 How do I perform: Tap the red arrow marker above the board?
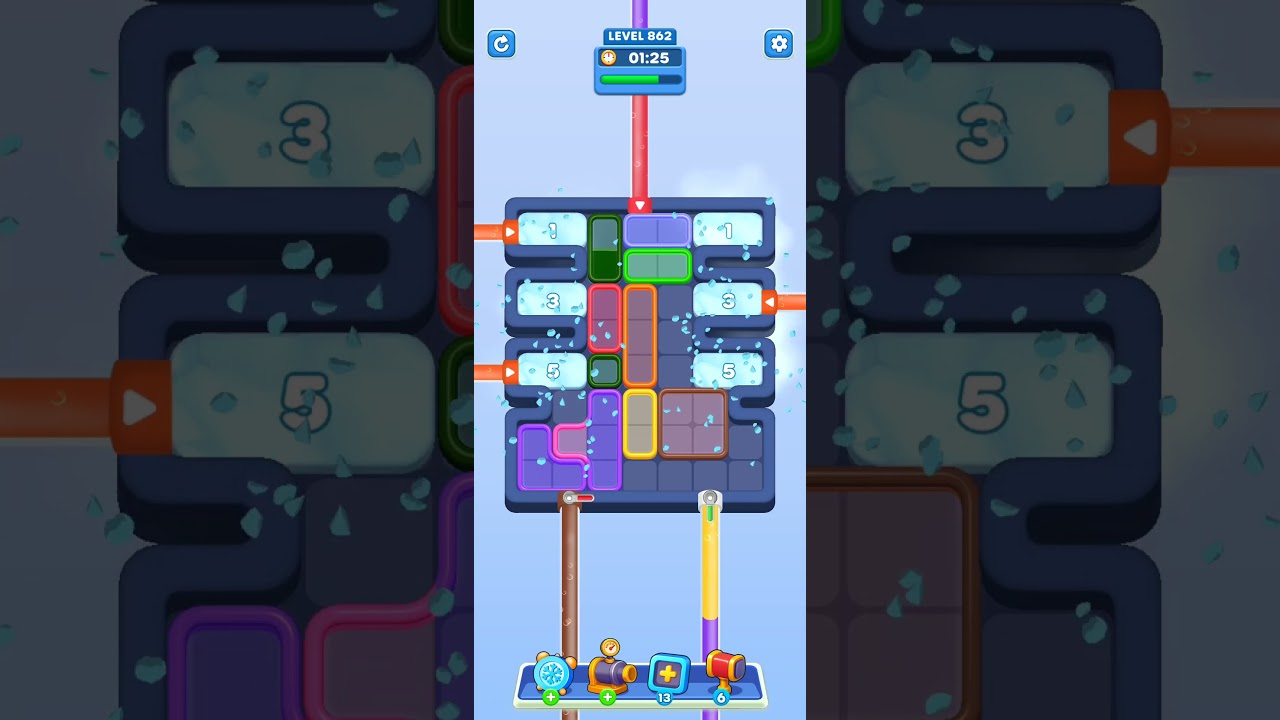[638, 207]
